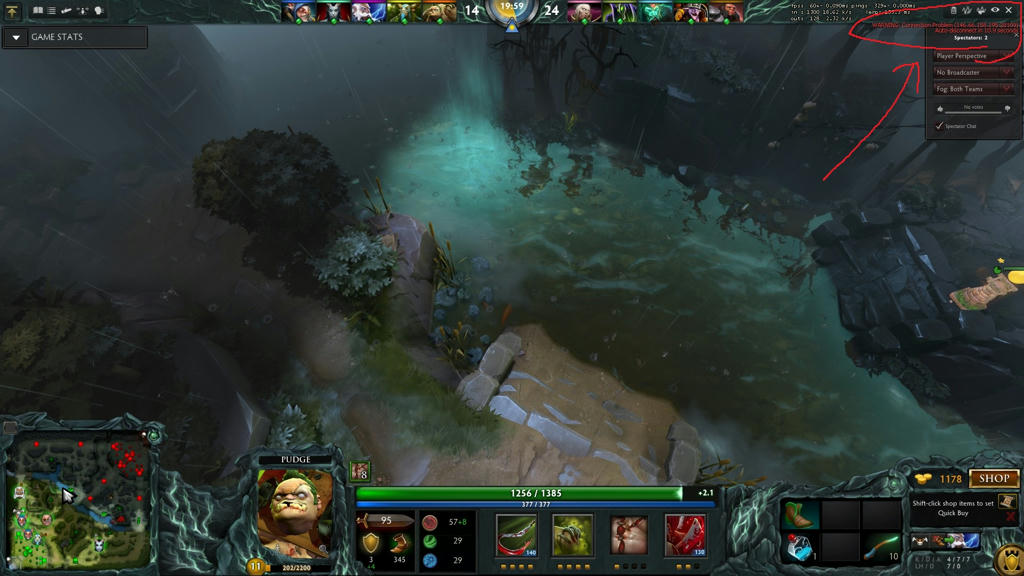The height and width of the screenshot is (576, 1024).
Task: Activate Pudge's Meat Hook ability
Action: tap(516, 536)
